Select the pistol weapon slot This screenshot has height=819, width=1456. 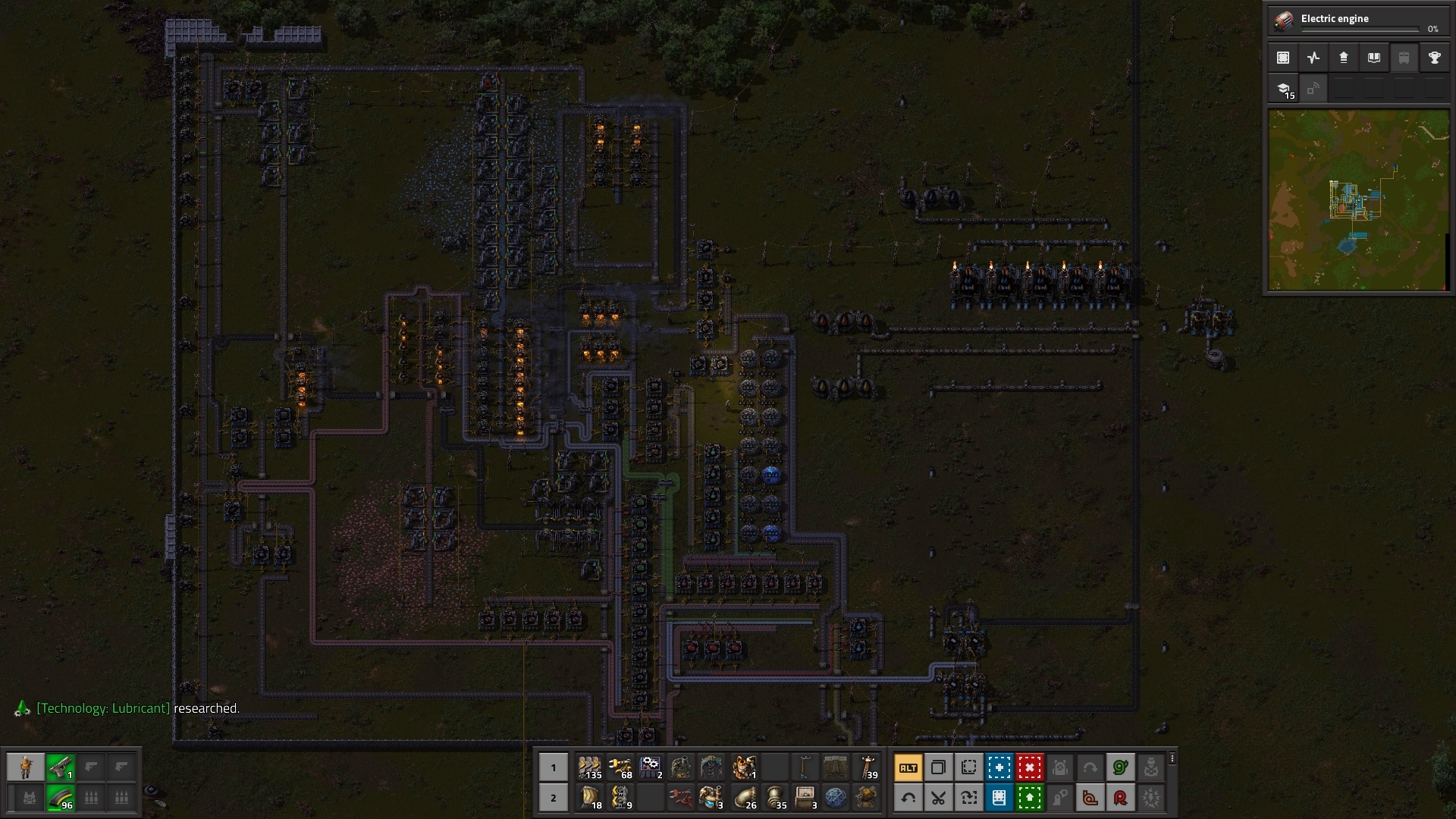pyautogui.click(x=61, y=767)
